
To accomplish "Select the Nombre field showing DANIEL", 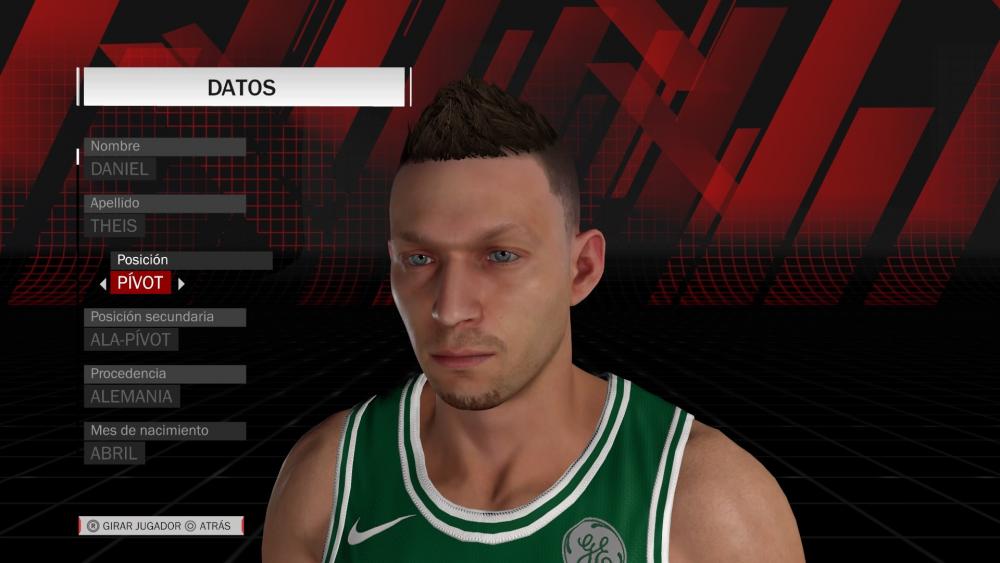I will point(120,169).
